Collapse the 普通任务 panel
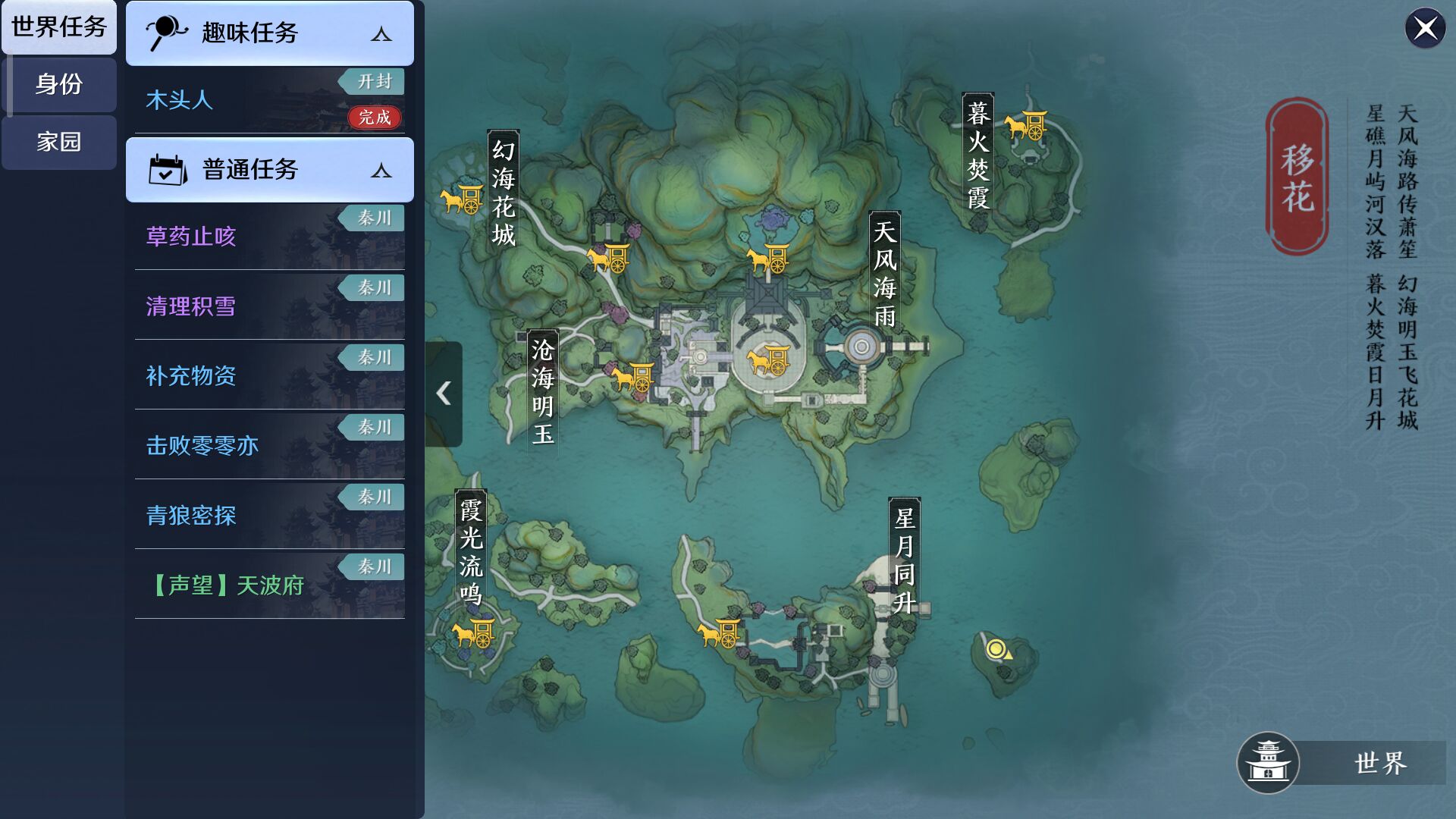This screenshot has width=1456, height=819. click(x=381, y=171)
